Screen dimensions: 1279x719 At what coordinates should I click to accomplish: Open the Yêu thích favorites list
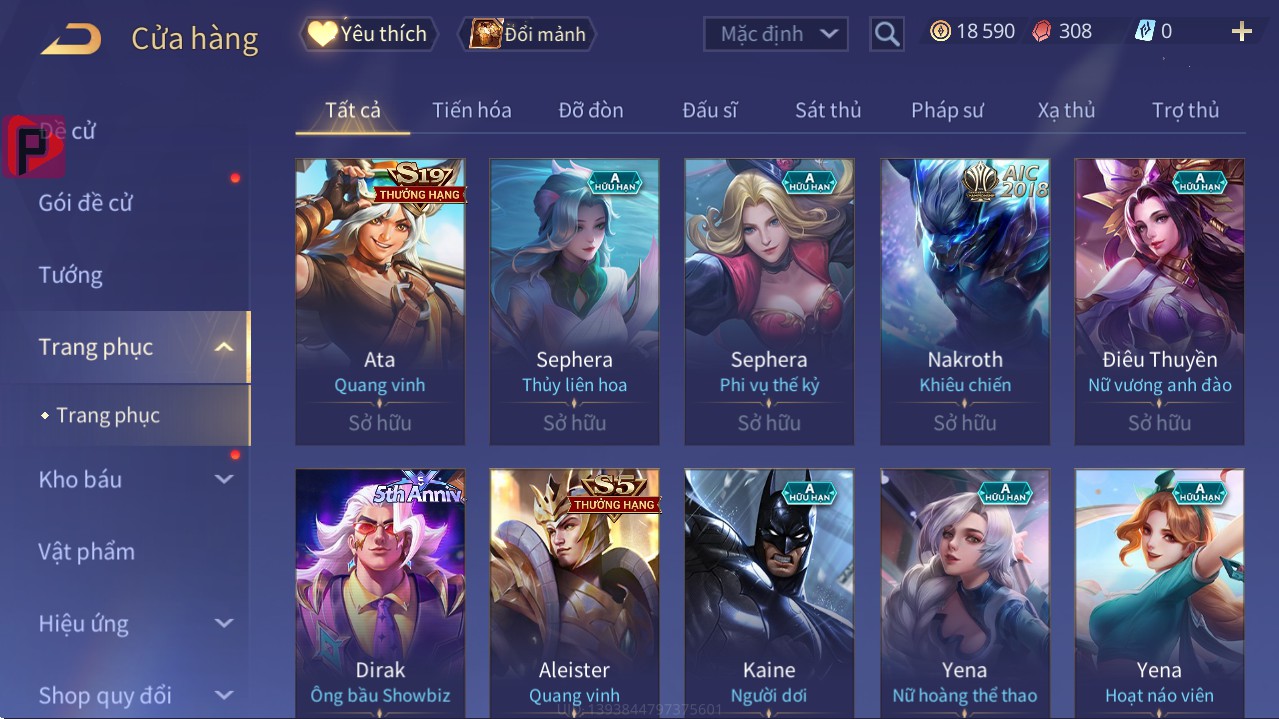point(367,34)
